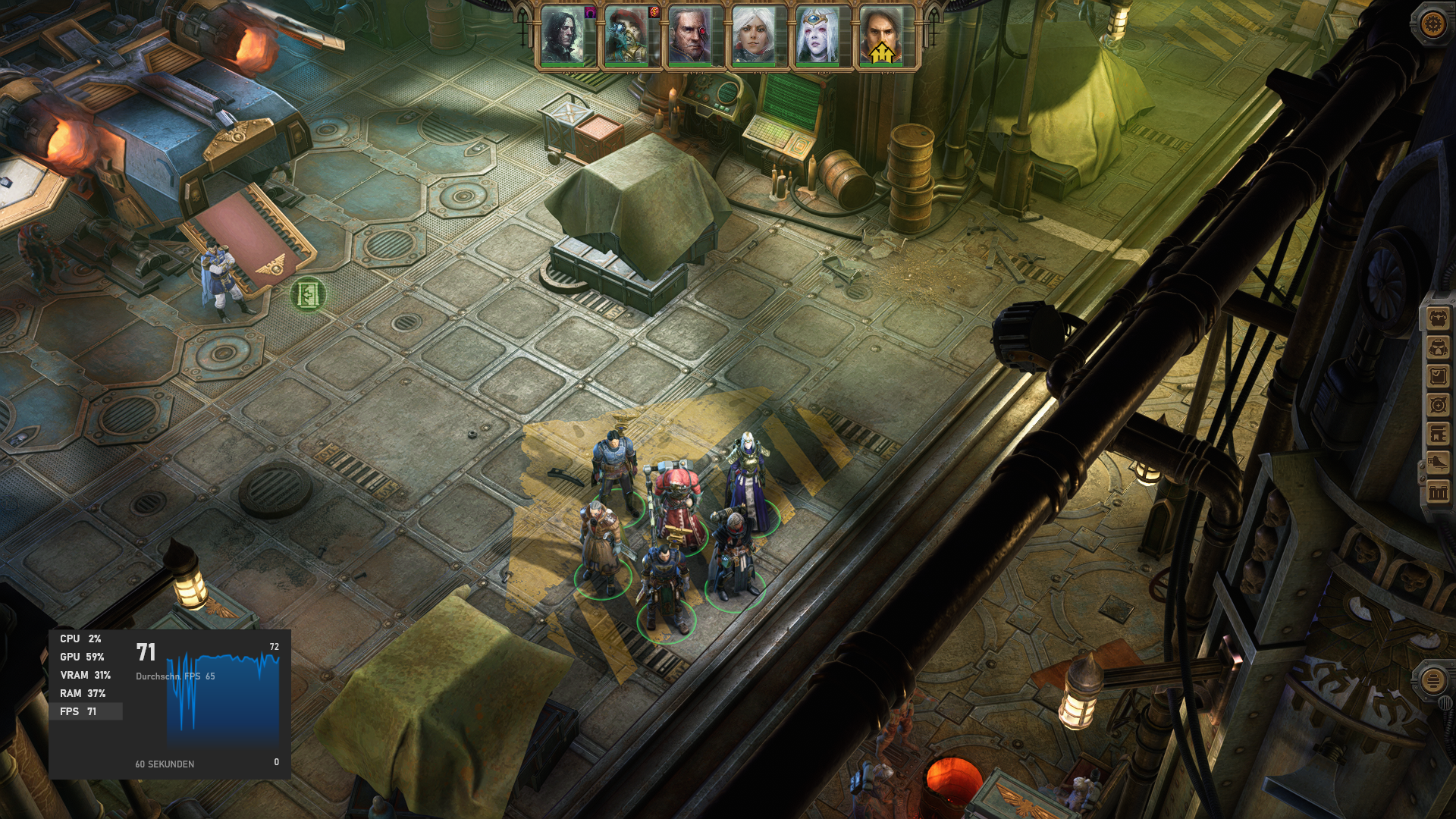
Task: Select the dark-haired pale man's portrait
Action: [562, 36]
